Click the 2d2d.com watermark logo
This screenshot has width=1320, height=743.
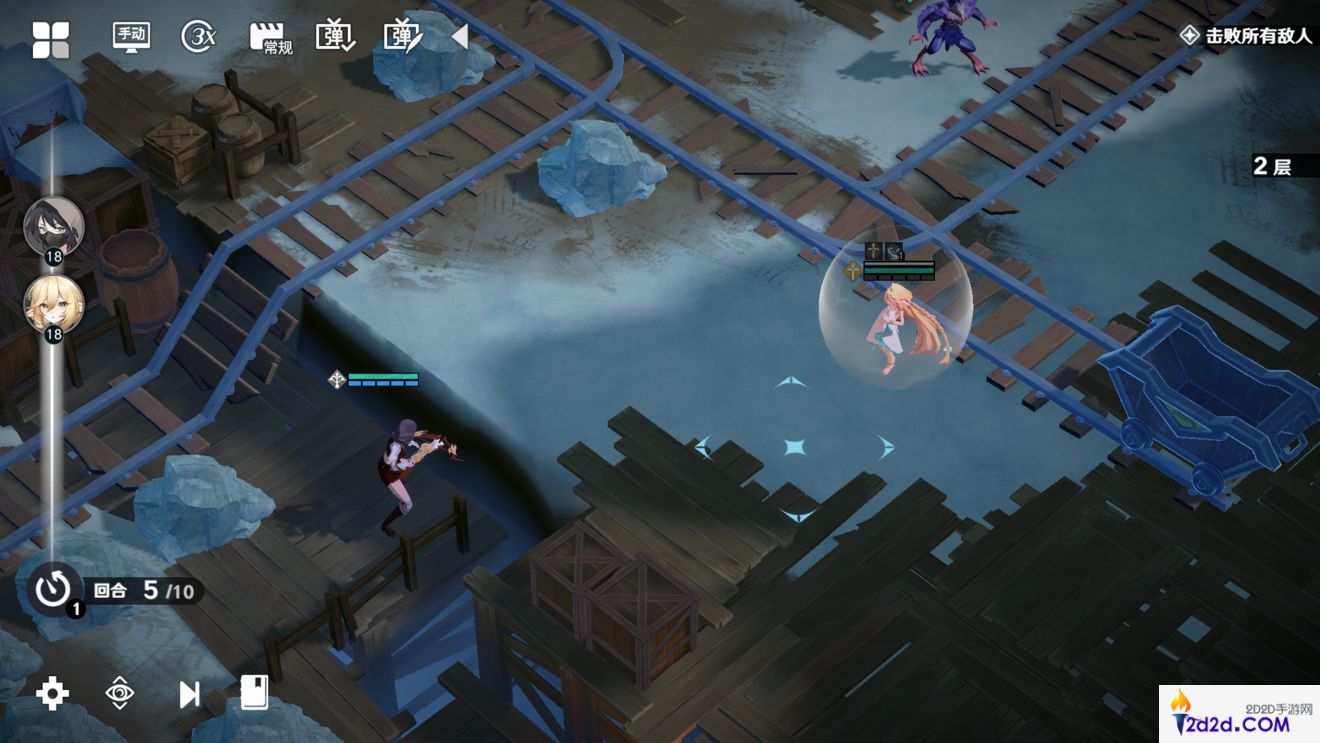point(1239,715)
